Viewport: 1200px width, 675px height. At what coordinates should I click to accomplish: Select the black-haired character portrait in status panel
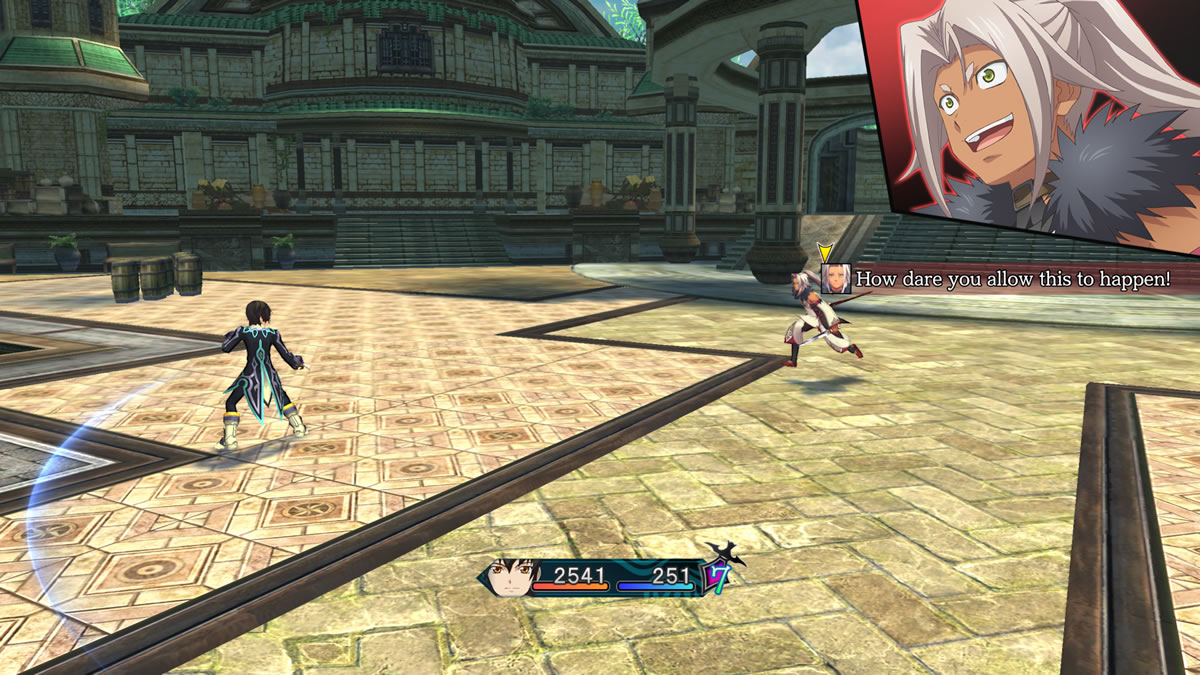pyautogui.click(x=513, y=578)
